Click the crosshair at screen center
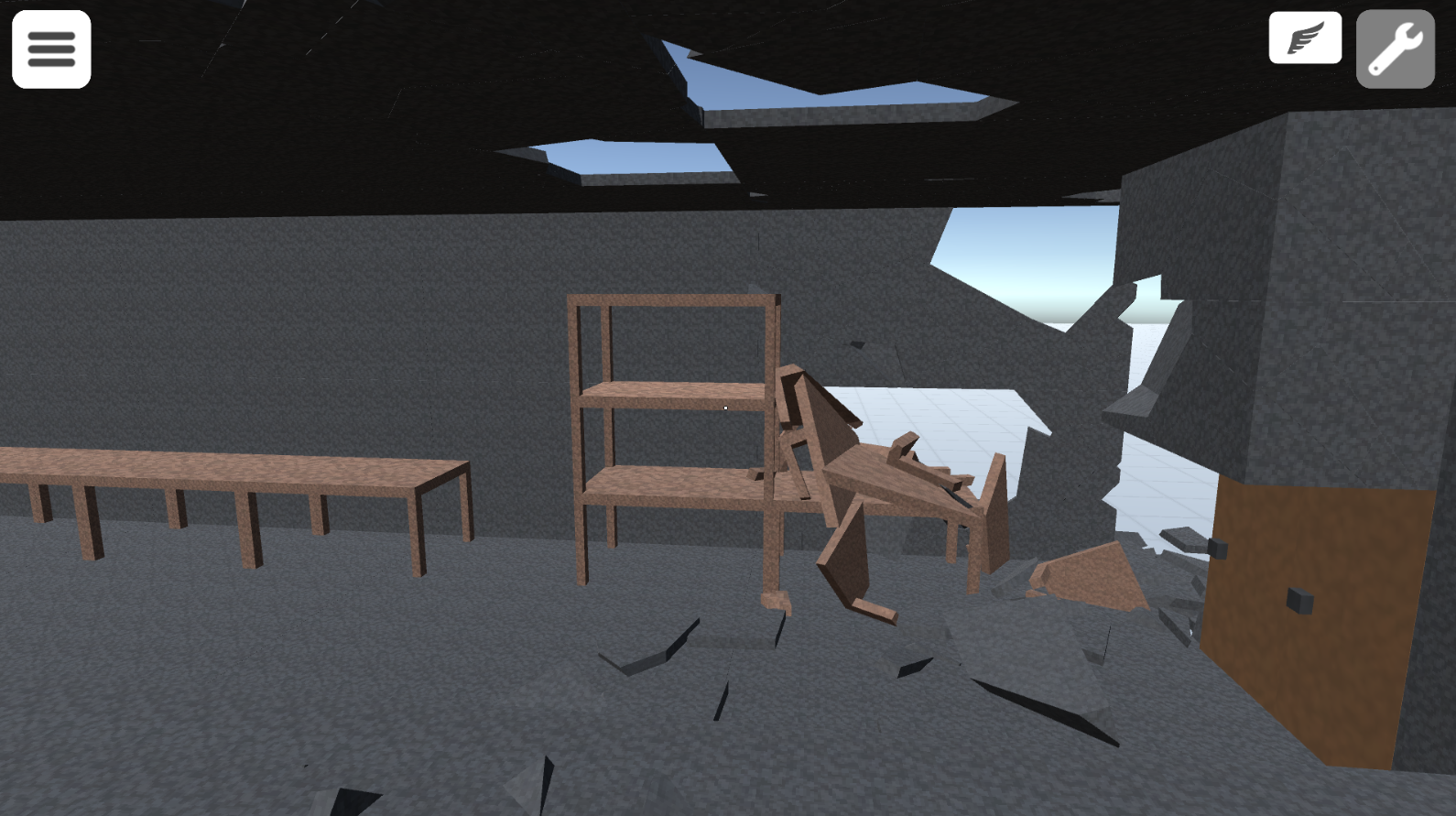Screen dimensions: 1456x816 [724, 408]
